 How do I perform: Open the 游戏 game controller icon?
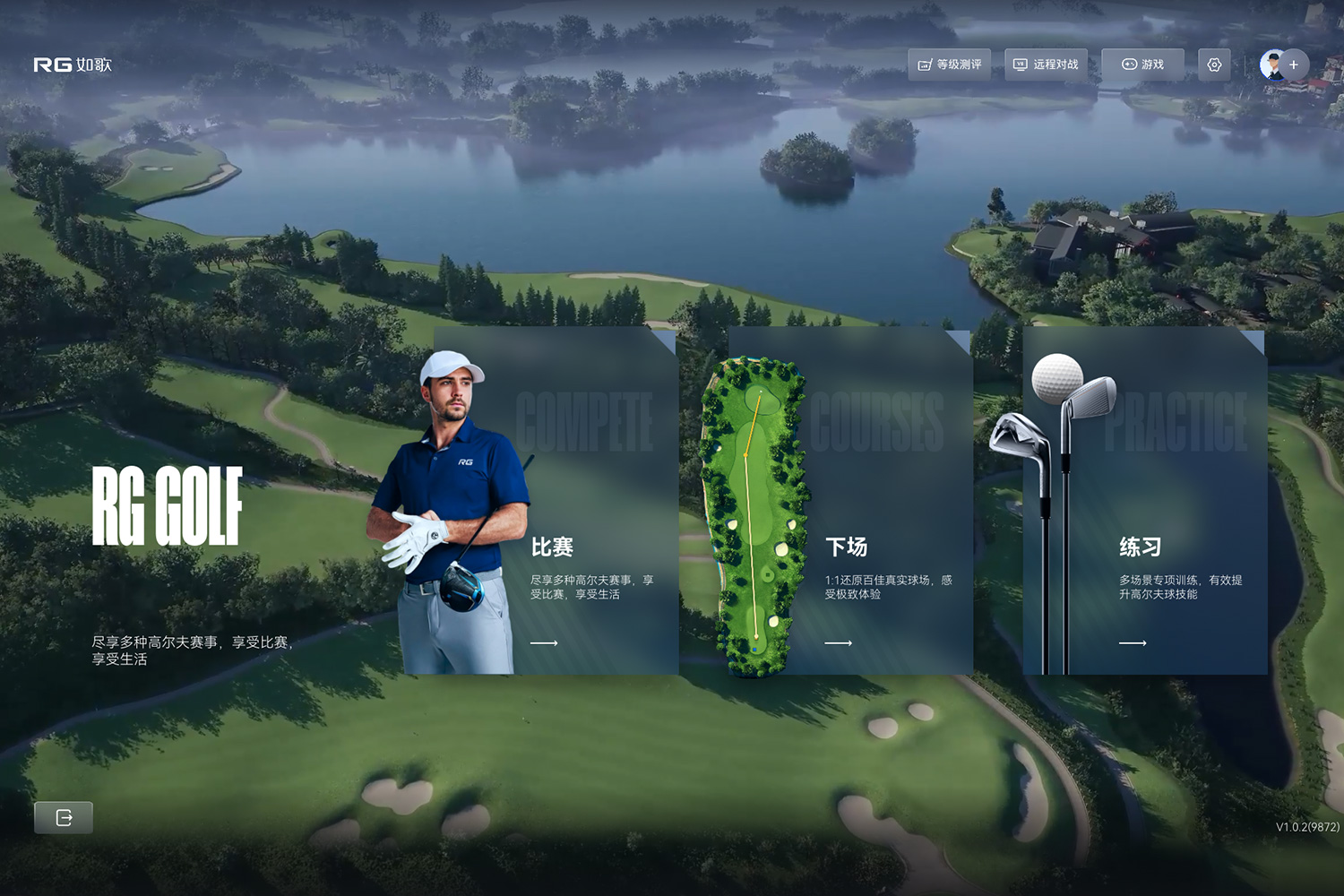pyautogui.click(x=1130, y=65)
